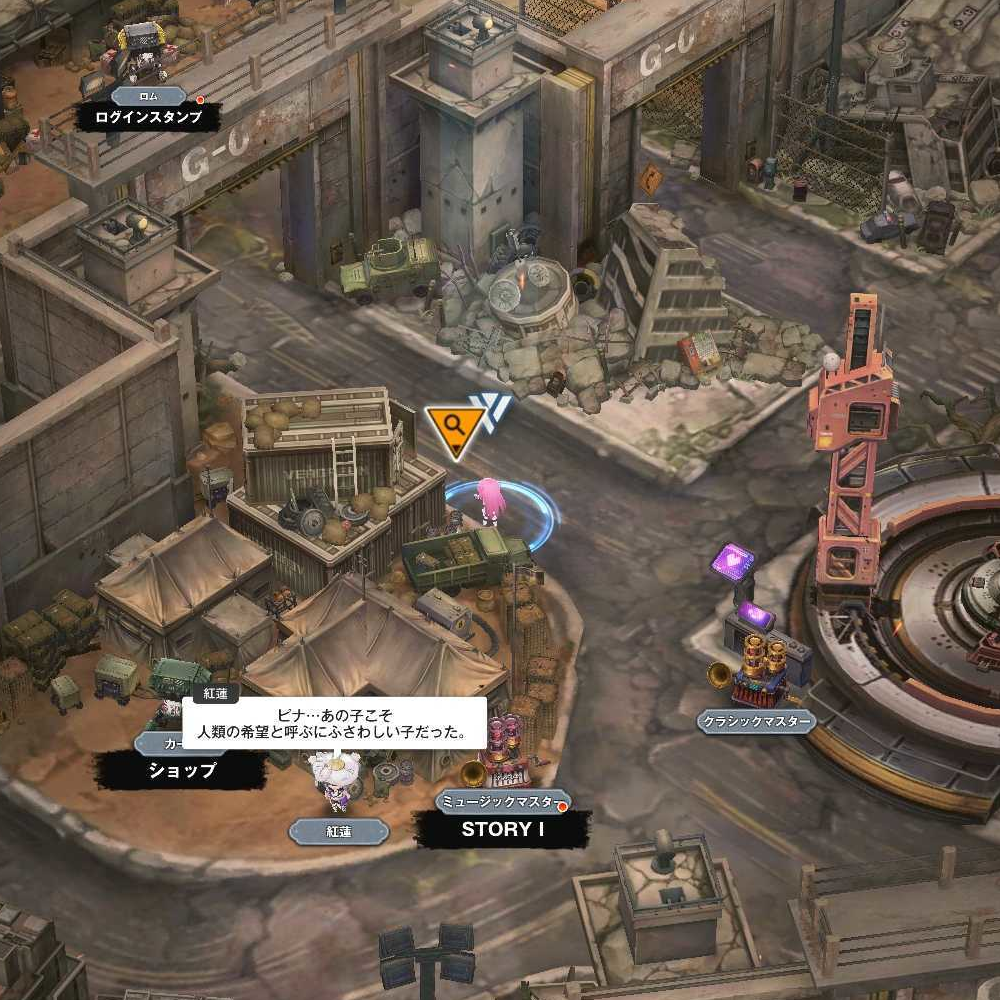
Task: Click the orange magnifying glass marker
Action: 454,427
